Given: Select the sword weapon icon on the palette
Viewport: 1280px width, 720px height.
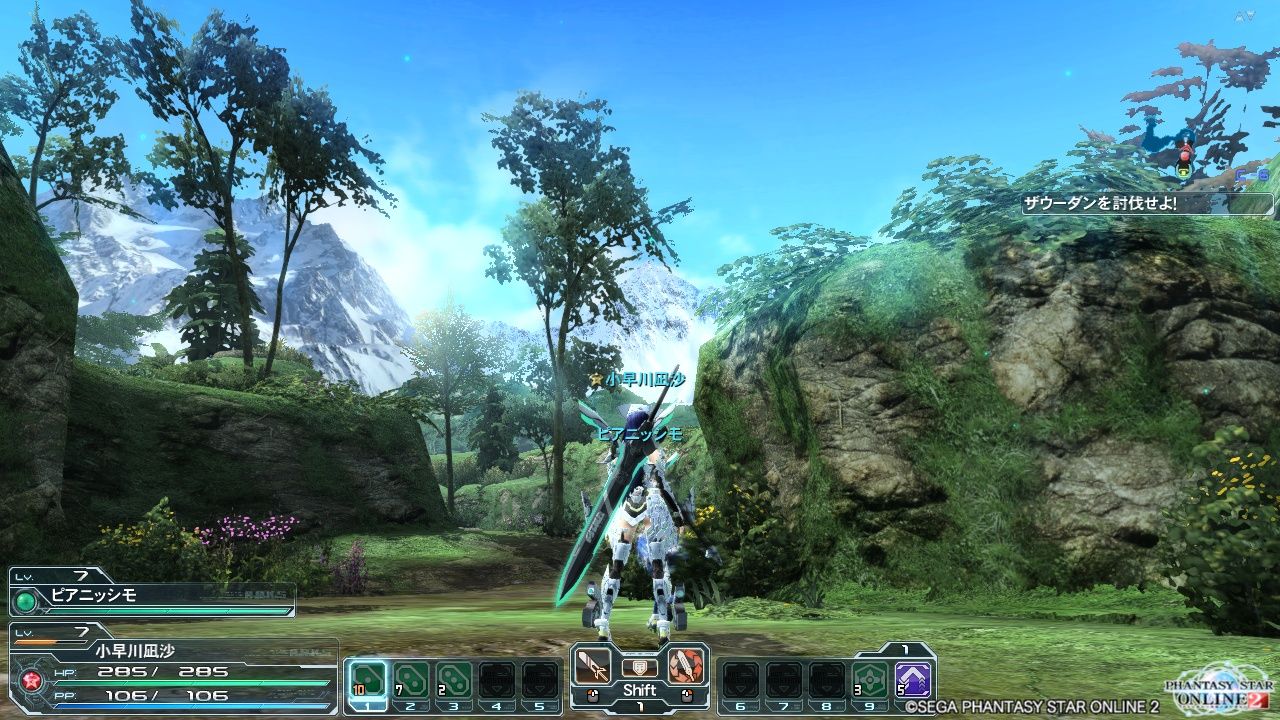Looking at the screenshot, I should 594,667.
